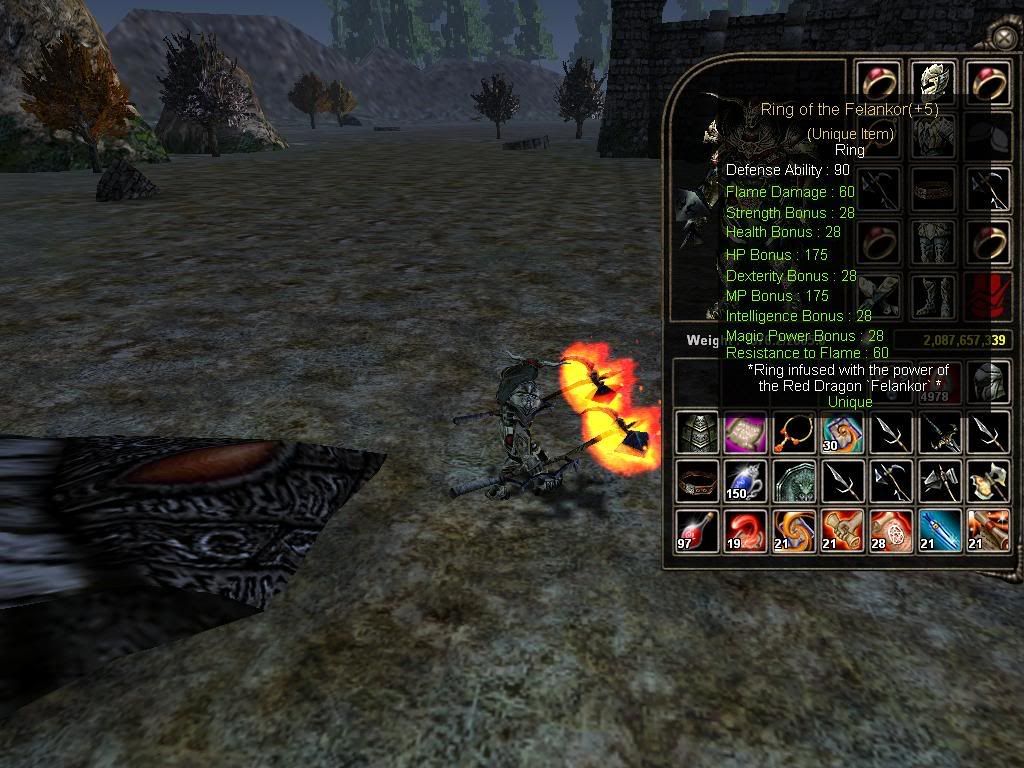This screenshot has height=768, width=1024.
Task: Pick the blue mana potion stack of 150
Action: point(745,481)
